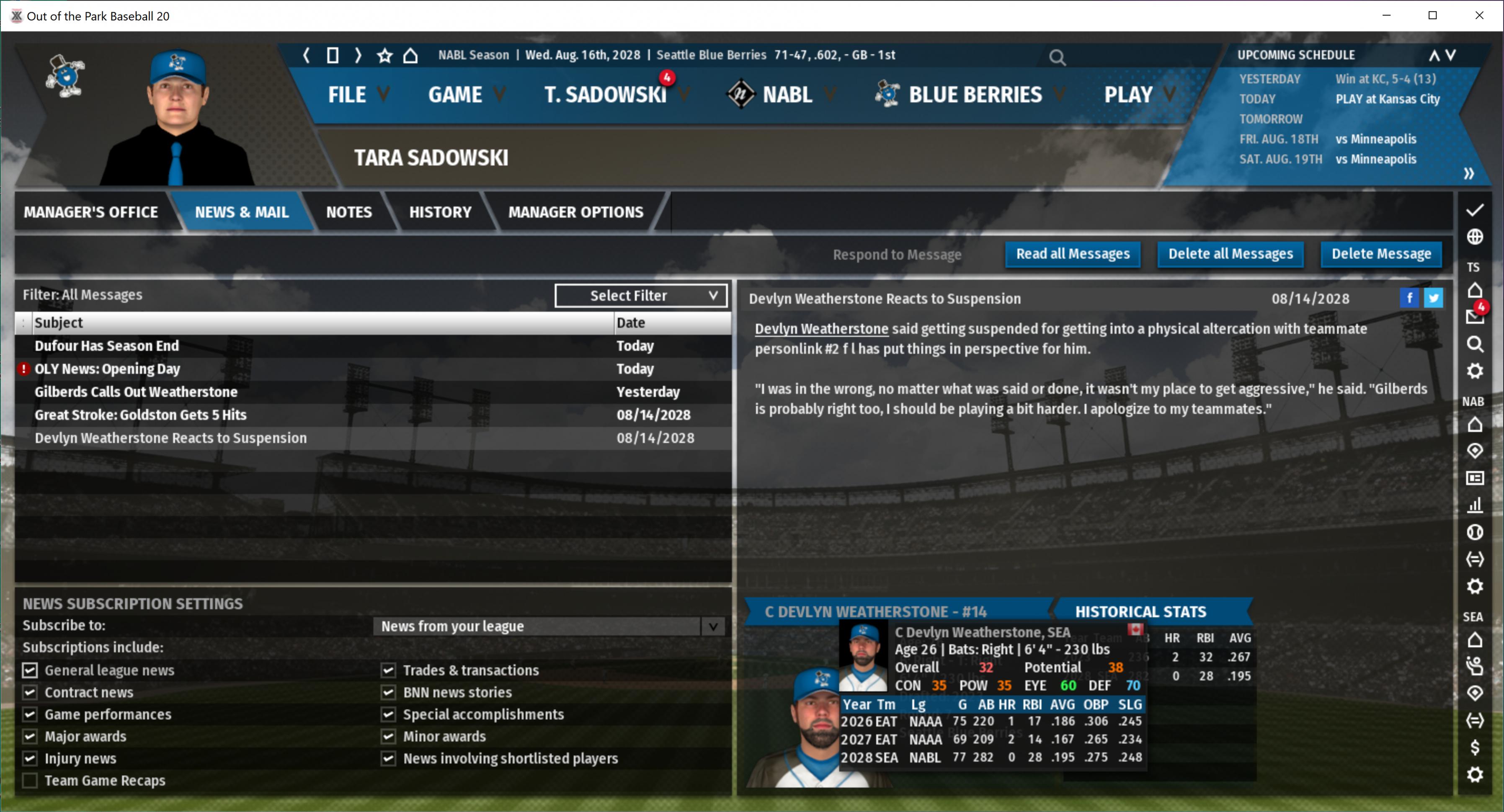Share the story on Facebook
1504x812 pixels.
point(1409,298)
